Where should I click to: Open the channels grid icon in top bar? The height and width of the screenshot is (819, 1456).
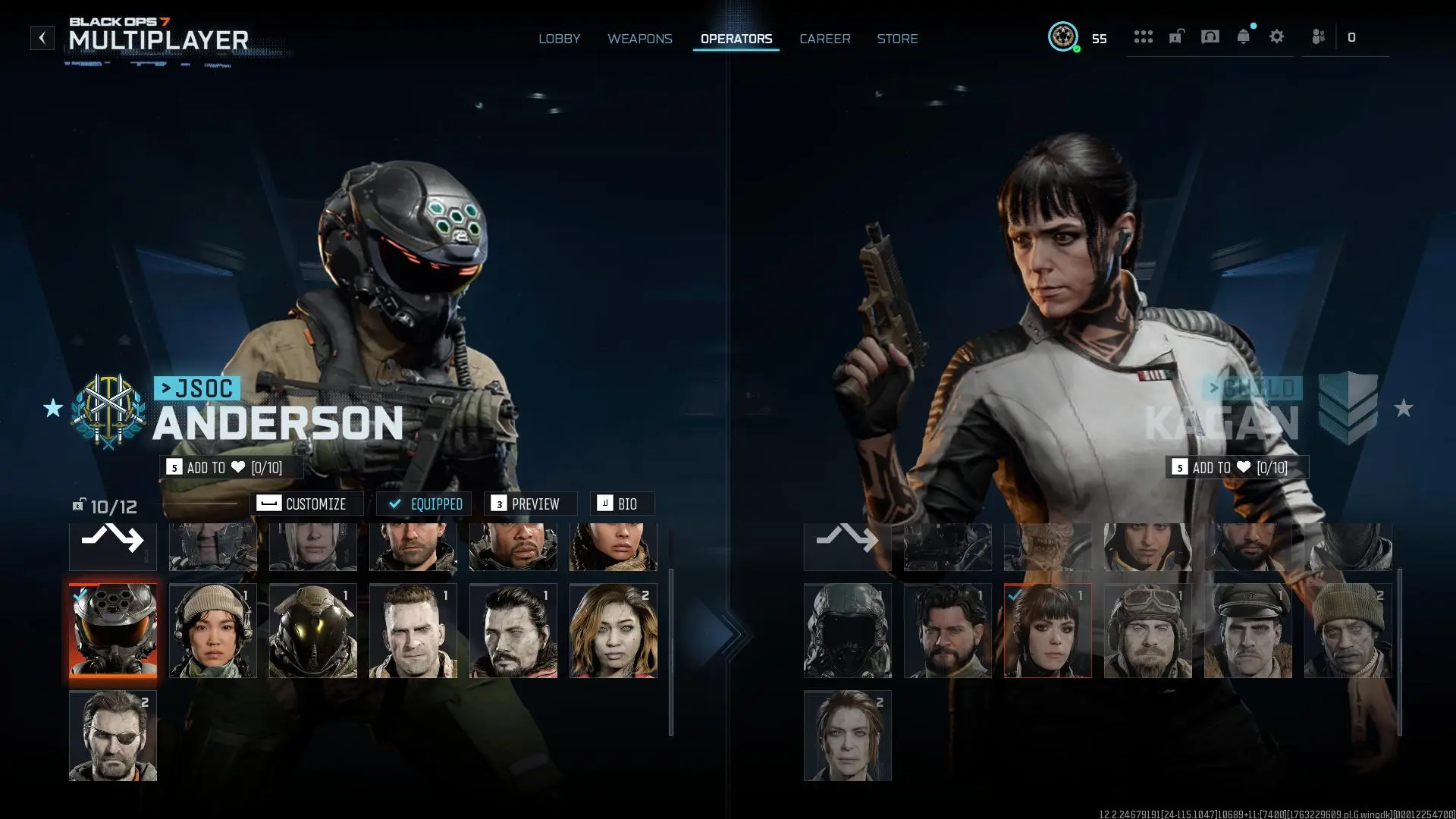click(x=1144, y=36)
